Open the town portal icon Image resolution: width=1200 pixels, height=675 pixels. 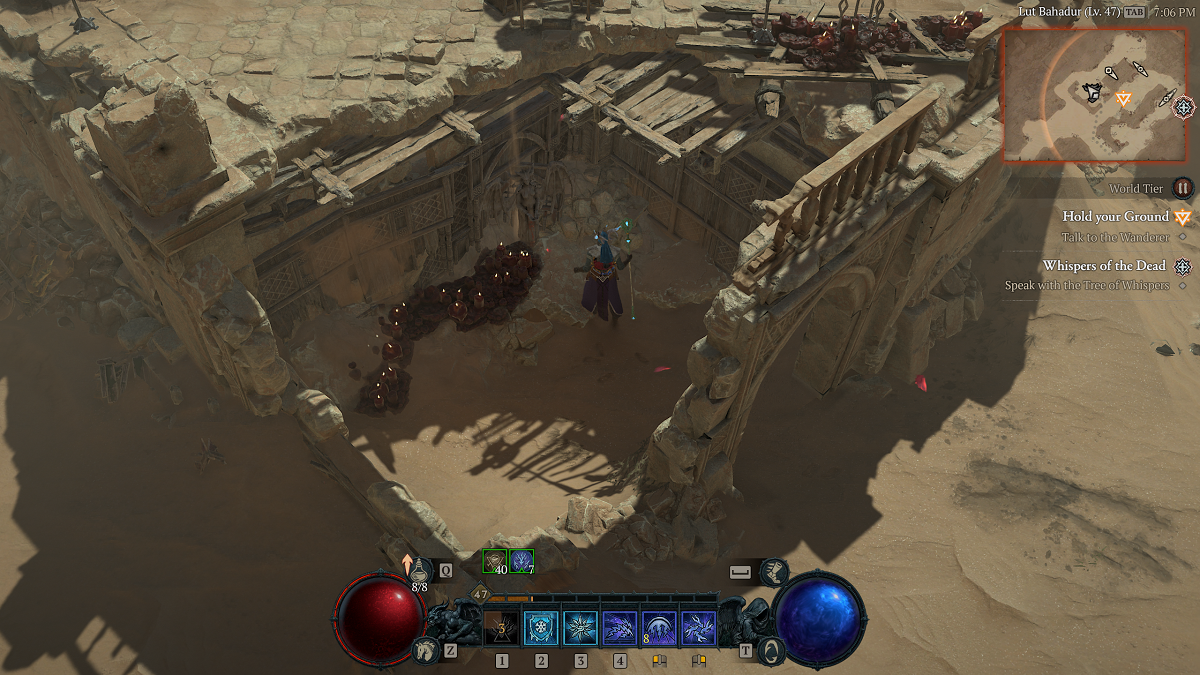pos(770,651)
